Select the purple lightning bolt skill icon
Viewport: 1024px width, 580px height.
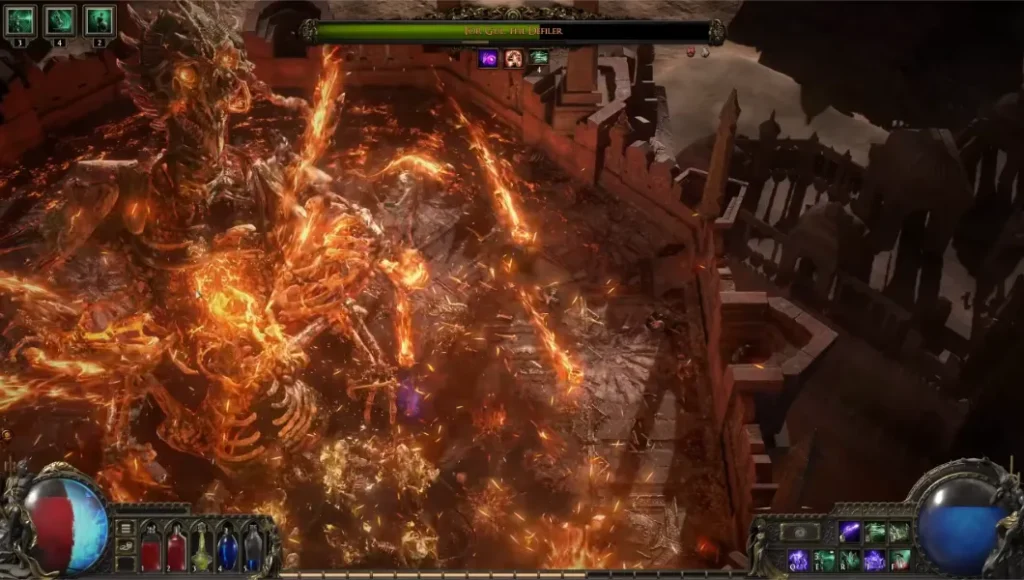pyautogui.click(x=849, y=532)
